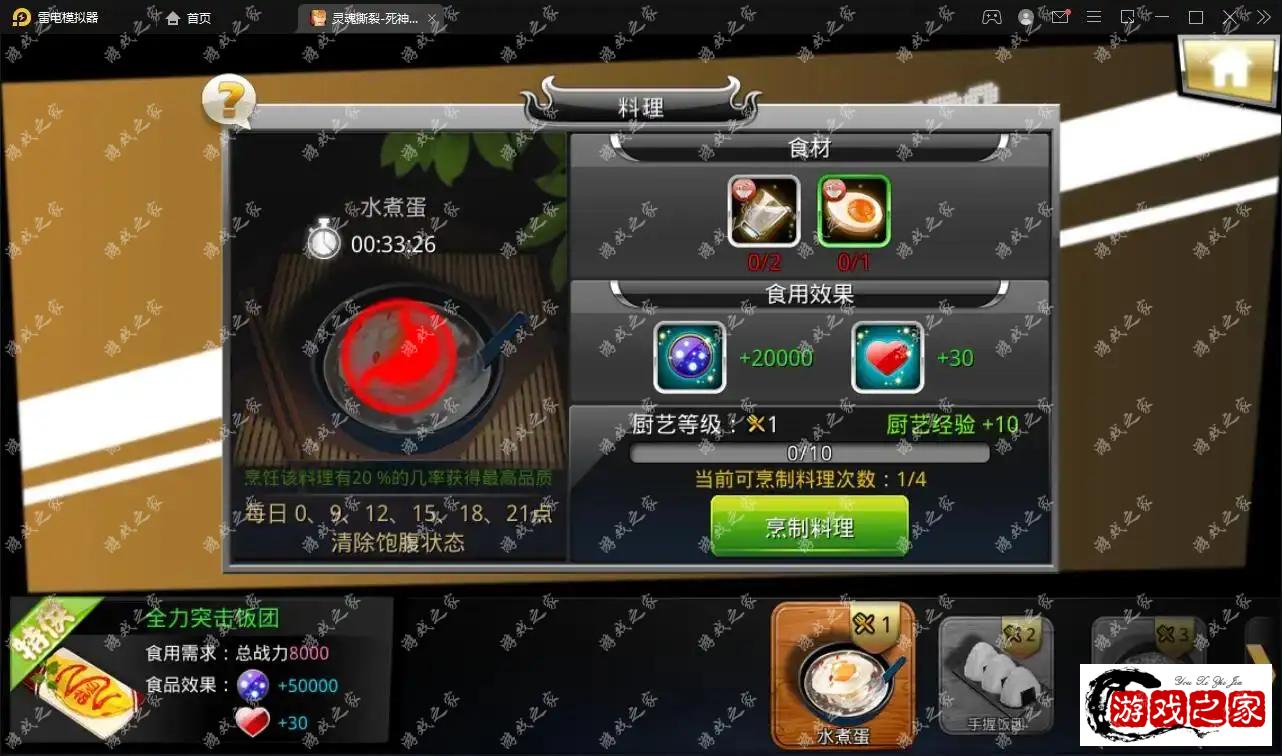Tap the purple orb effect icon
Screen dimensions: 1282x756
point(689,357)
